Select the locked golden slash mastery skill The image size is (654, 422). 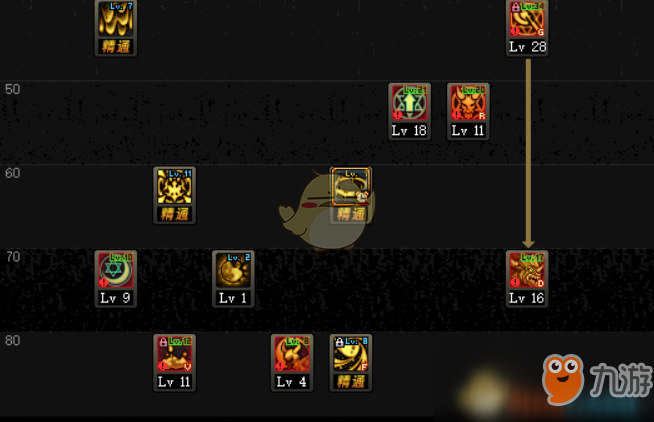coord(351,354)
